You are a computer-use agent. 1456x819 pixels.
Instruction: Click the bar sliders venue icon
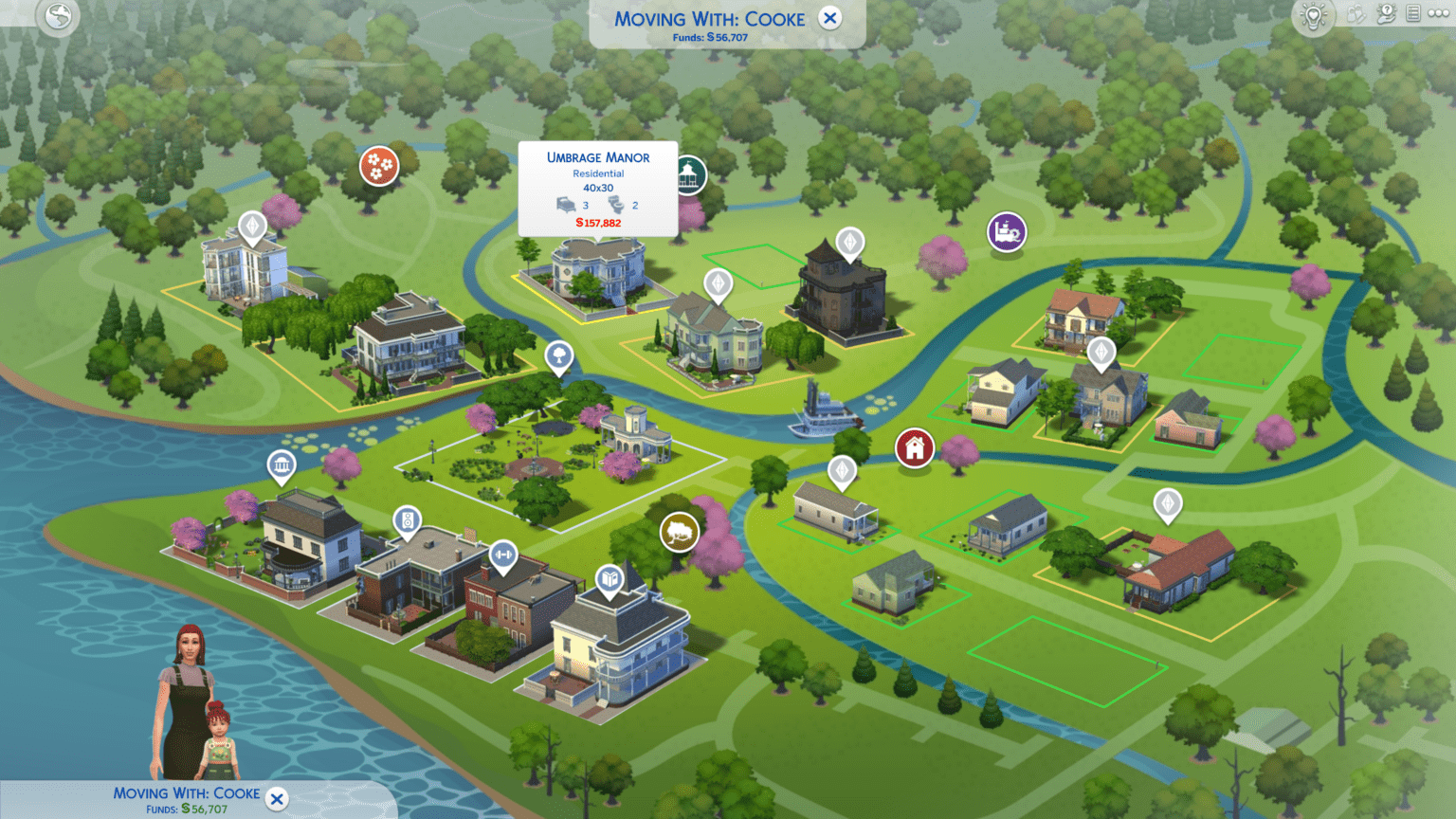click(502, 555)
